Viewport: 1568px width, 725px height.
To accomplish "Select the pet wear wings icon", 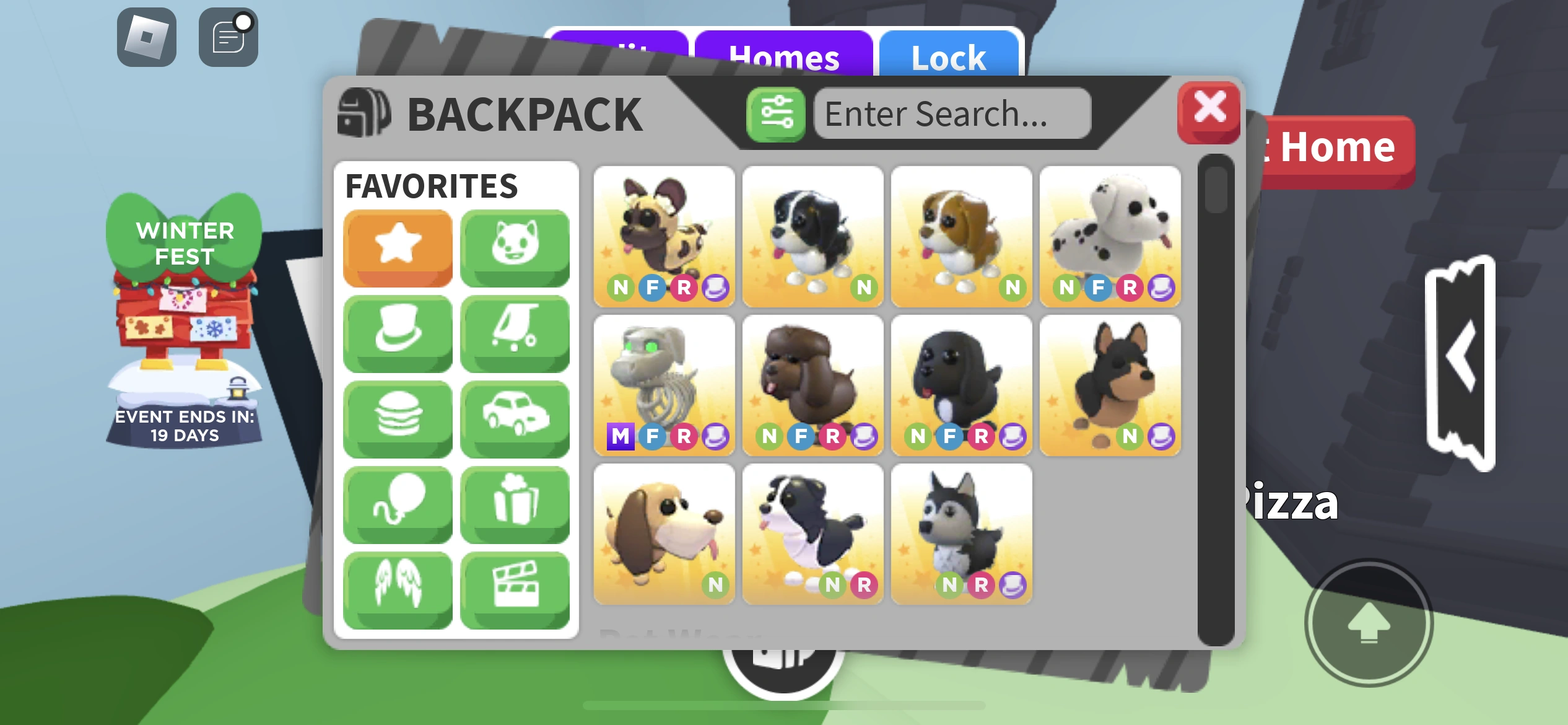I will click(x=397, y=587).
